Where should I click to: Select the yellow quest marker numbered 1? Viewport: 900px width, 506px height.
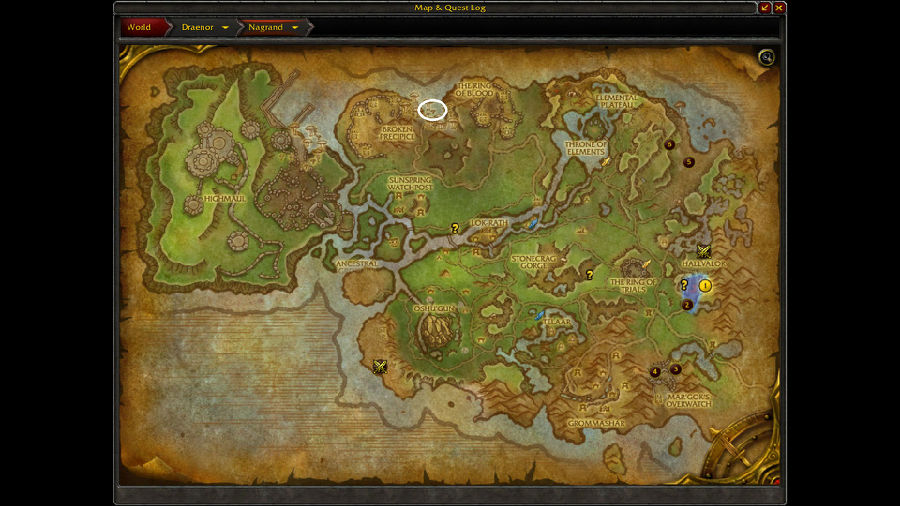pos(705,286)
